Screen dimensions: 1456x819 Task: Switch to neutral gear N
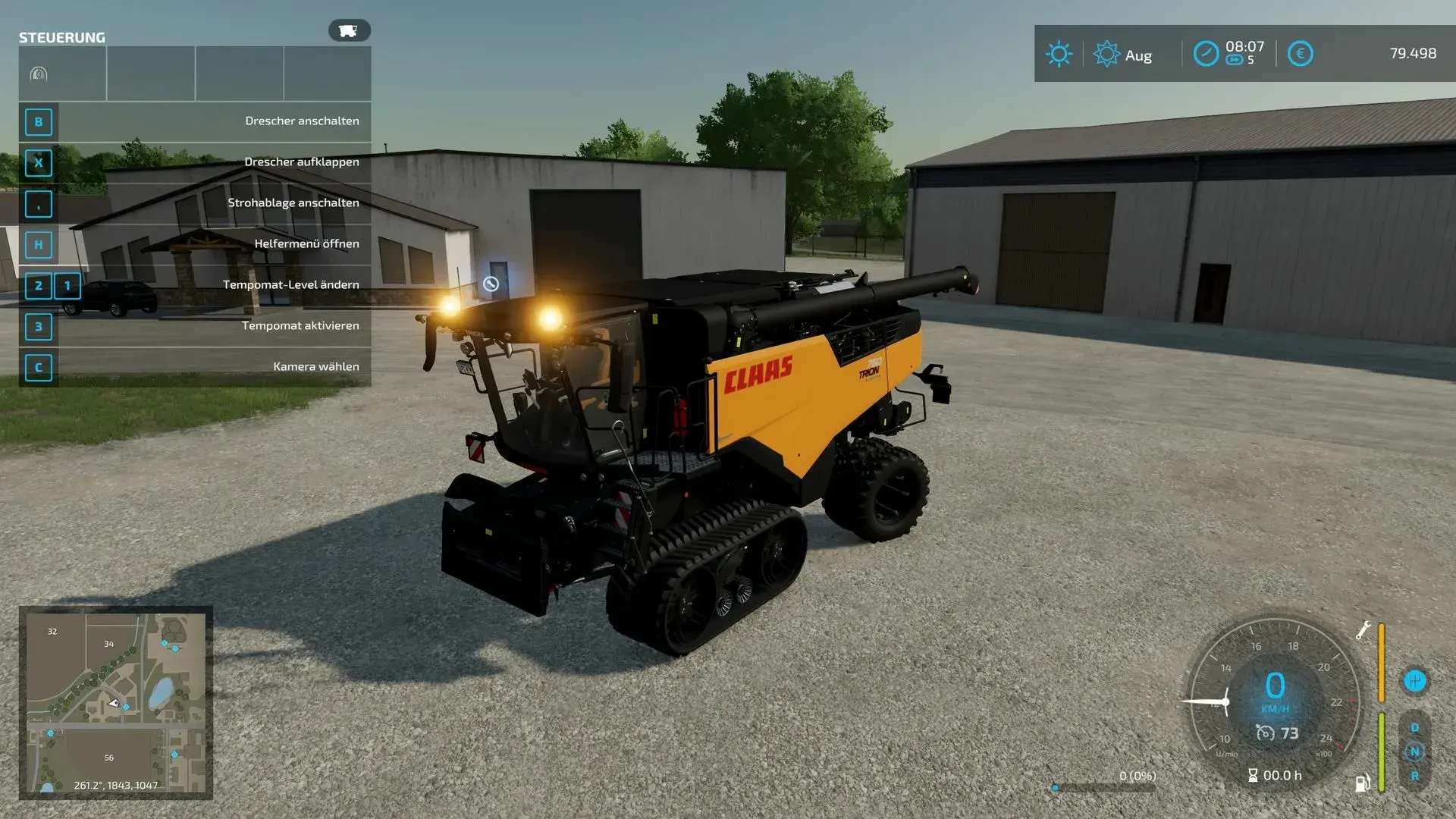point(1414,752)
